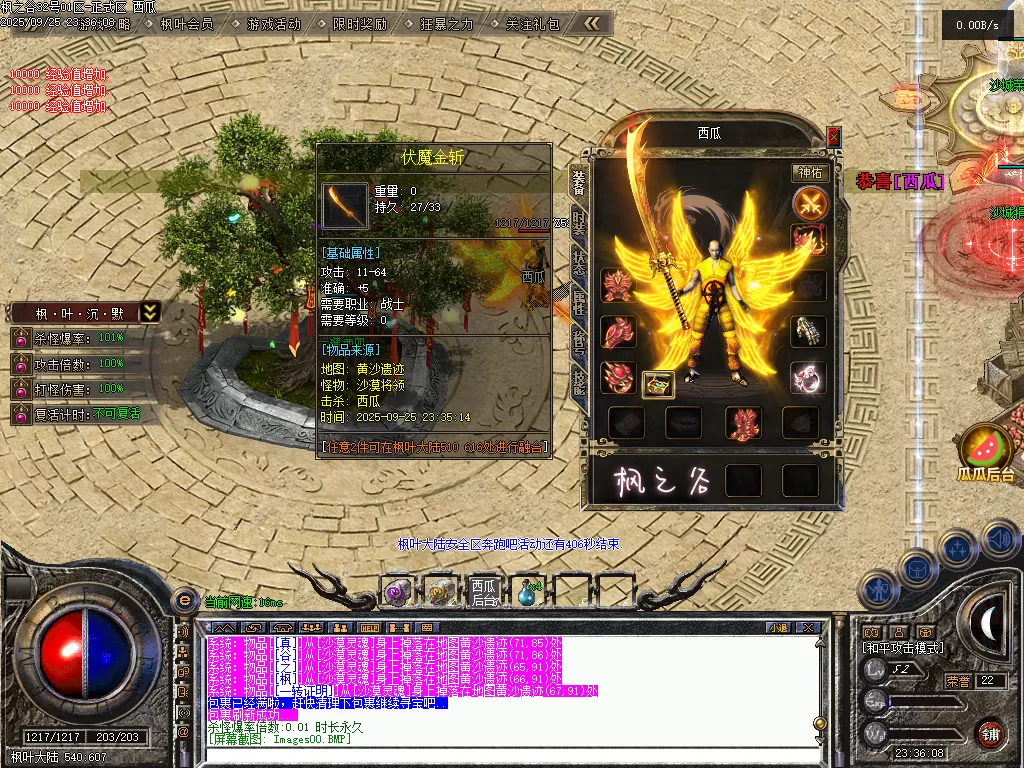Screen dimensions: 1024x768
Task: Open the golden treasure chest icon
Action: tap(658, 383)
